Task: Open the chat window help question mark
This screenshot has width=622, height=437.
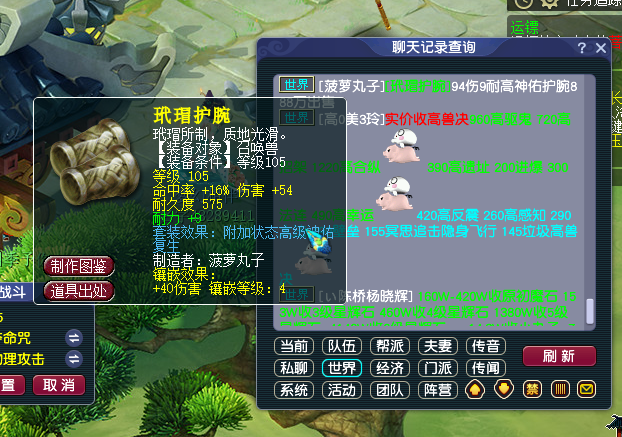Action: [582, 47]
